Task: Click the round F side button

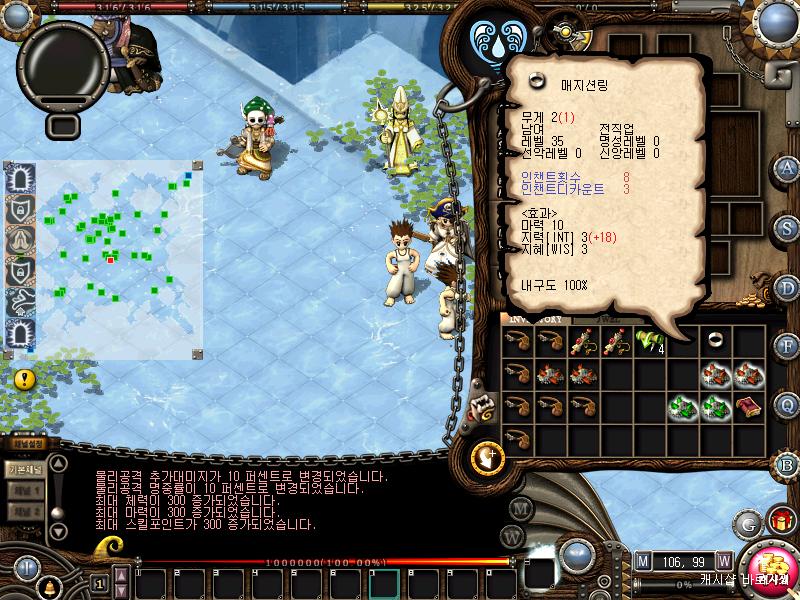Action: point(787,346)
